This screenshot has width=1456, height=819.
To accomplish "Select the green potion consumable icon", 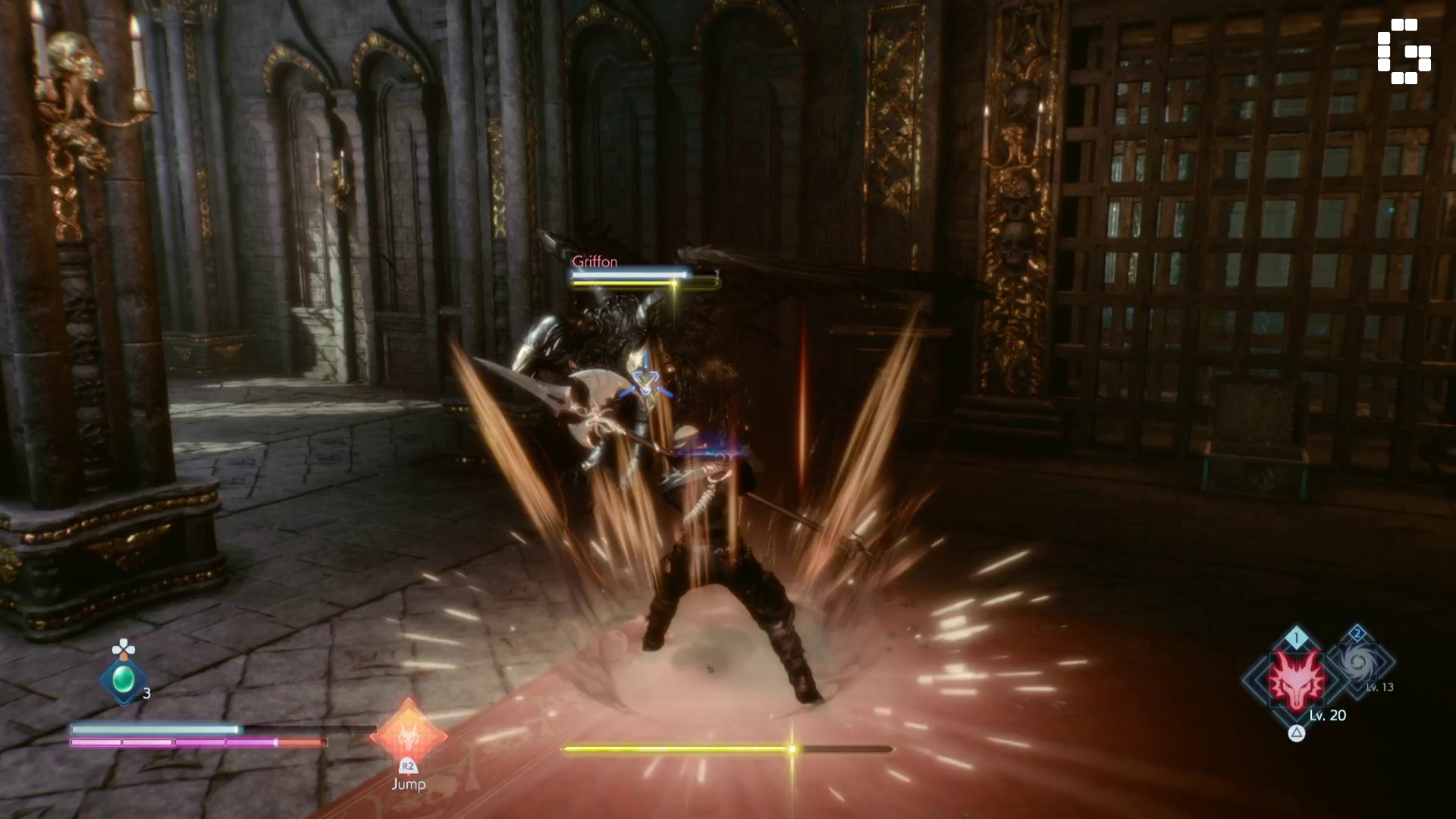I will pos(124,682).
